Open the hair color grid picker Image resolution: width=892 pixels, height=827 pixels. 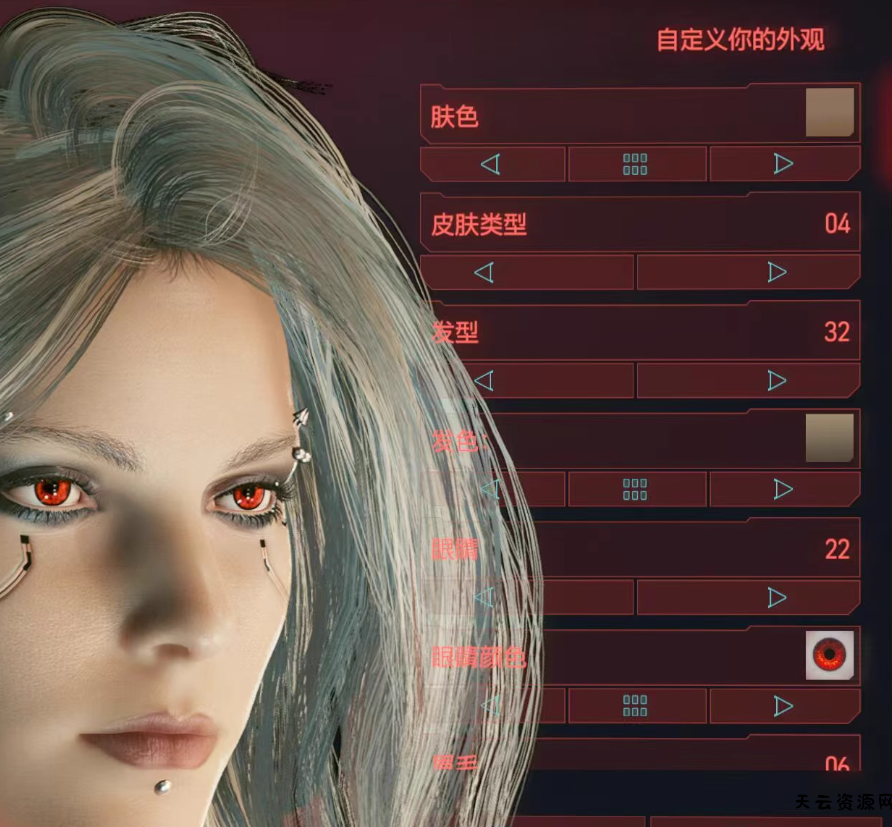pos(636,489)
